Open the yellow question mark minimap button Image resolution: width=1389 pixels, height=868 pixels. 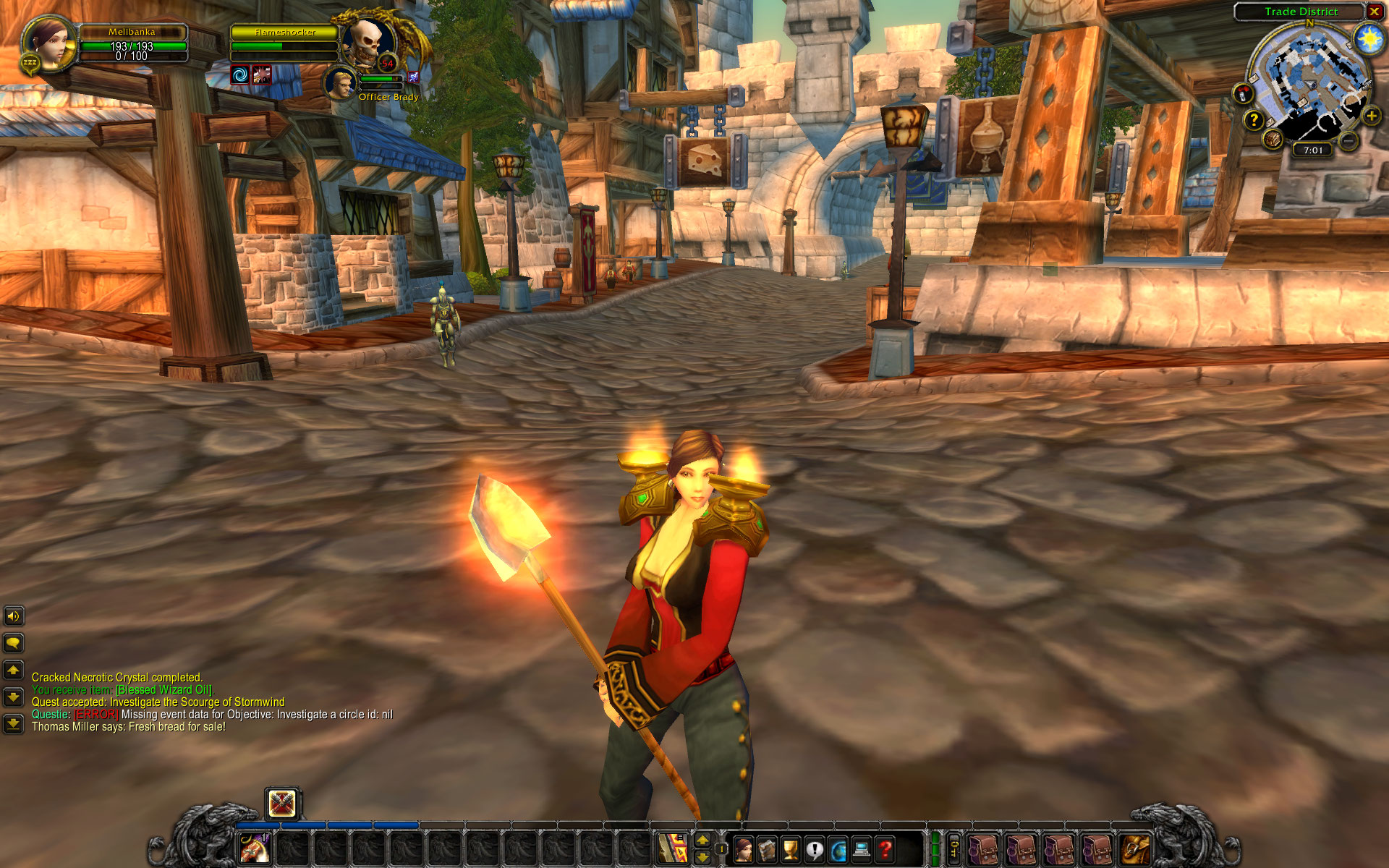click(x=1254, y=120)
